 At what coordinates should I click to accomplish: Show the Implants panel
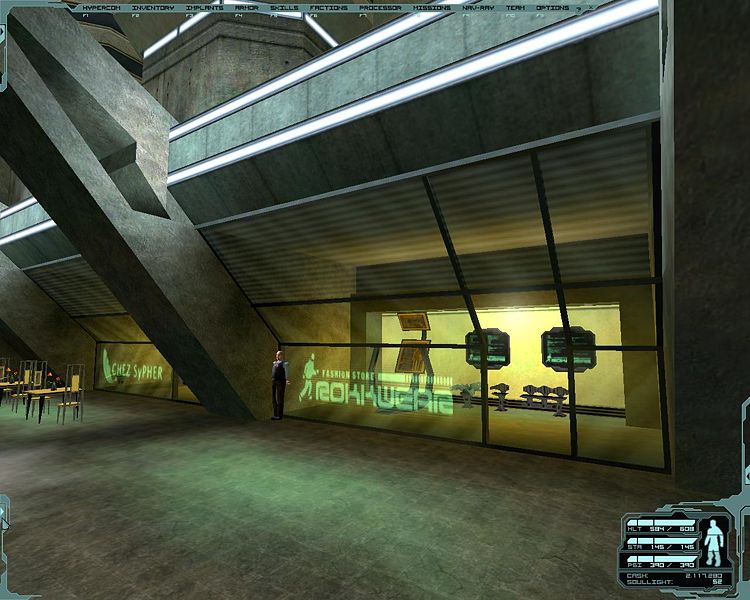pyautogui.click(x=204, y=7)
